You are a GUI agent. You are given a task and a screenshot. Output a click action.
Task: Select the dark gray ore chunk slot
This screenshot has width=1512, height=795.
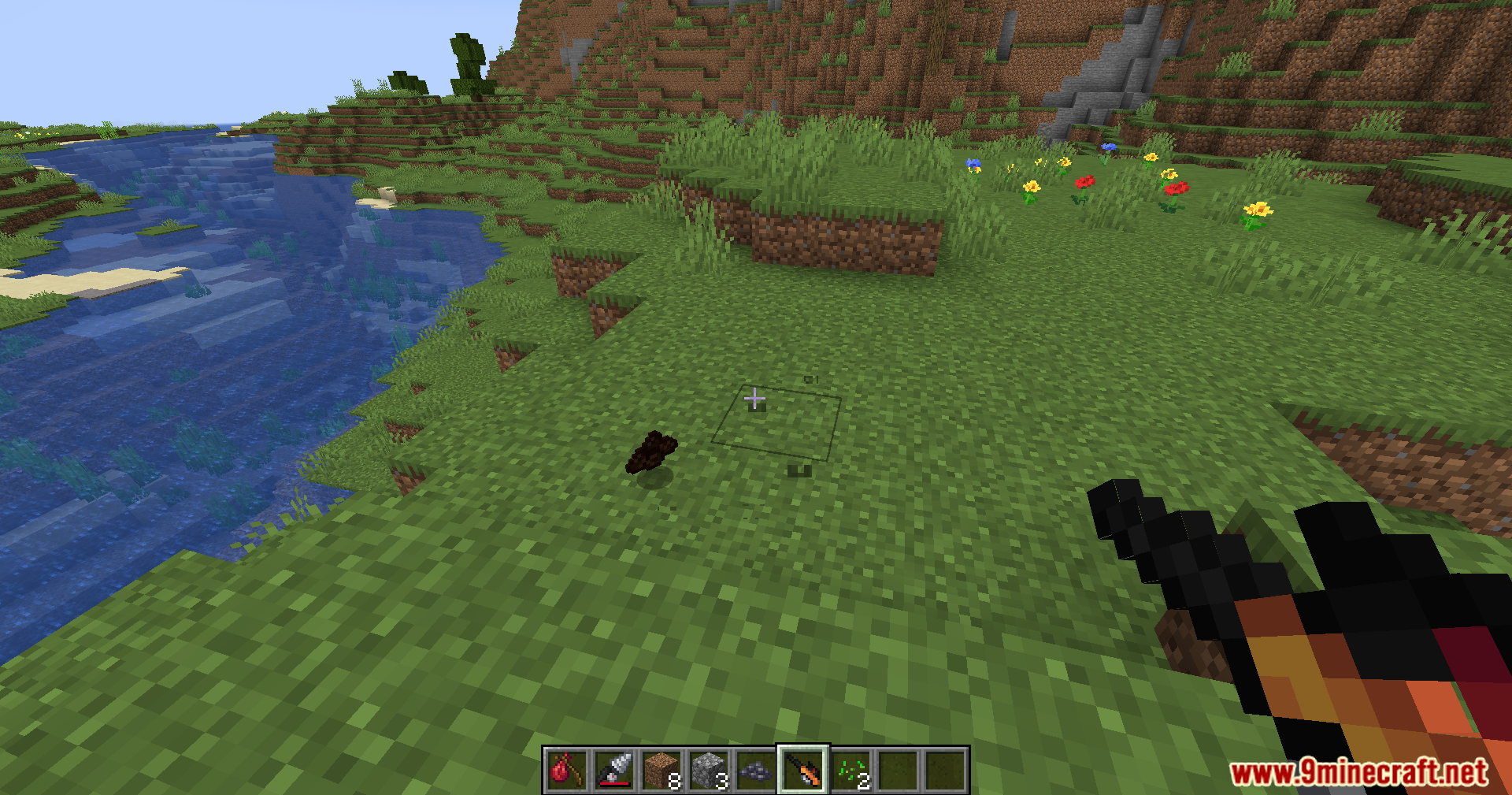click(755, 770)
